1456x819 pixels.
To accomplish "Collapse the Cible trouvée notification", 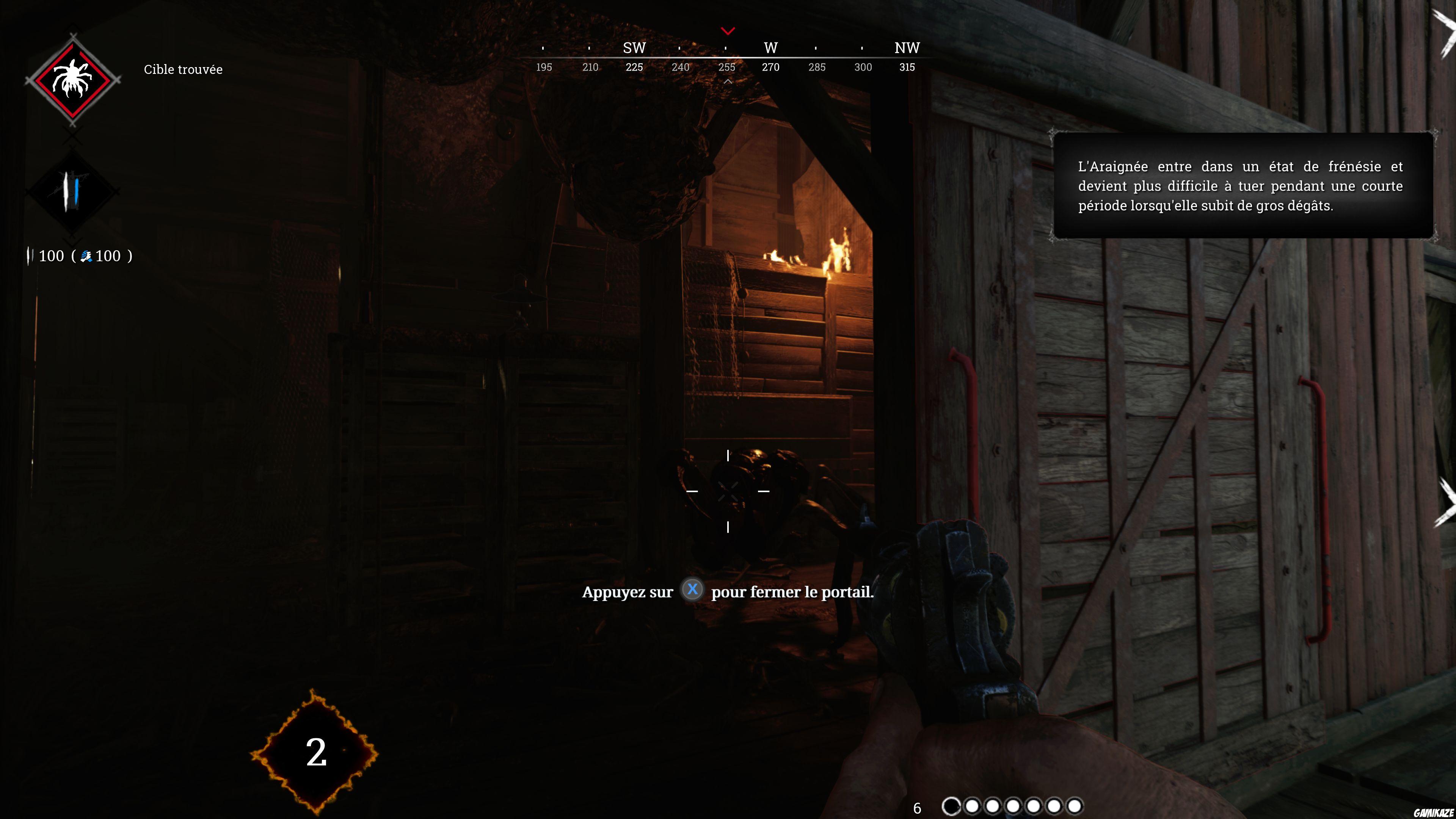I will (x=183, y=69).
